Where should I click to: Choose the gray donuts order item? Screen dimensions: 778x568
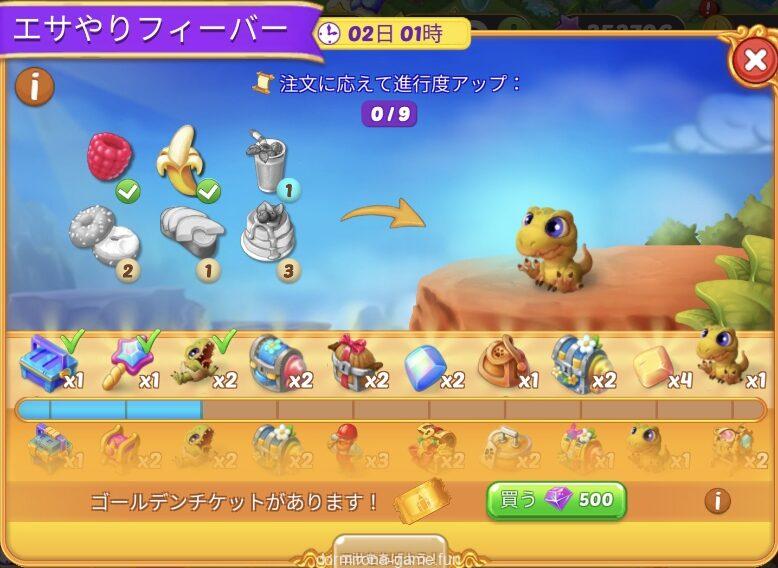tap(103, 236)
